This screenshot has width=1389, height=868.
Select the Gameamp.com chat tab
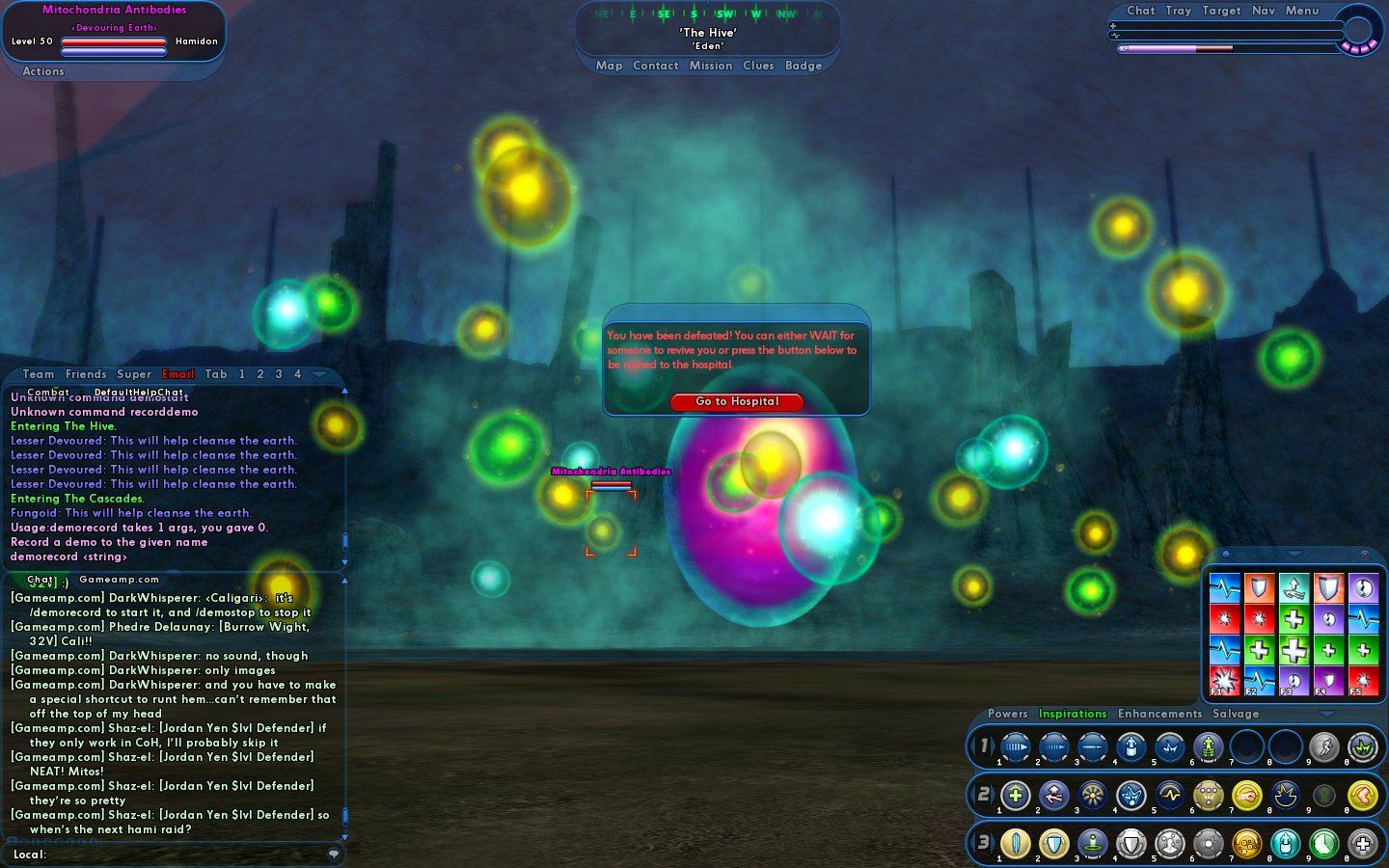pyautogui.click(x=119, y=580)
